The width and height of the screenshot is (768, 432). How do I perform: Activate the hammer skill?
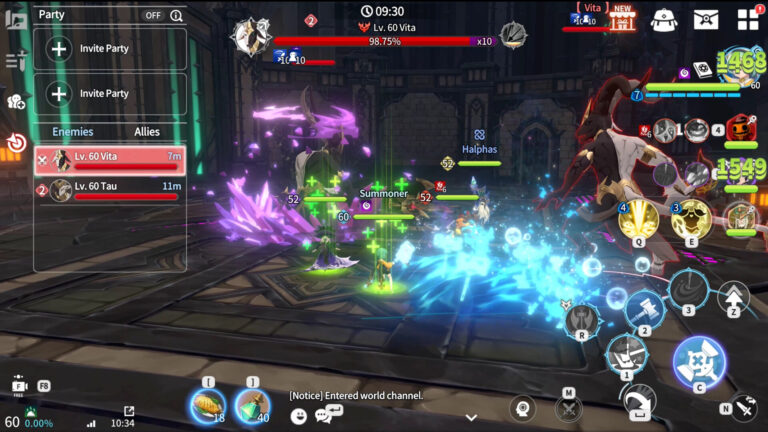point(644,309)
